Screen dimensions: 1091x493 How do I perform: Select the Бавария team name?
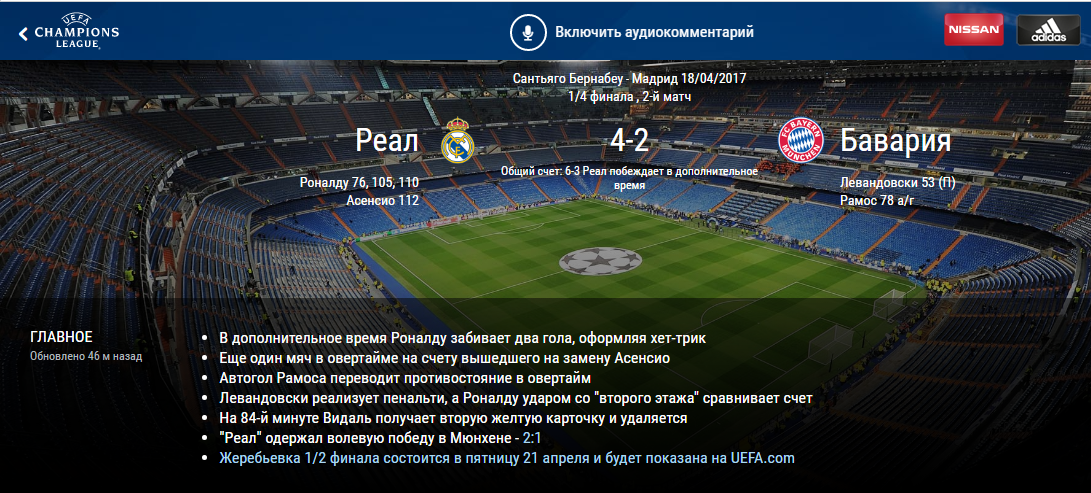(x=895, y=141)
